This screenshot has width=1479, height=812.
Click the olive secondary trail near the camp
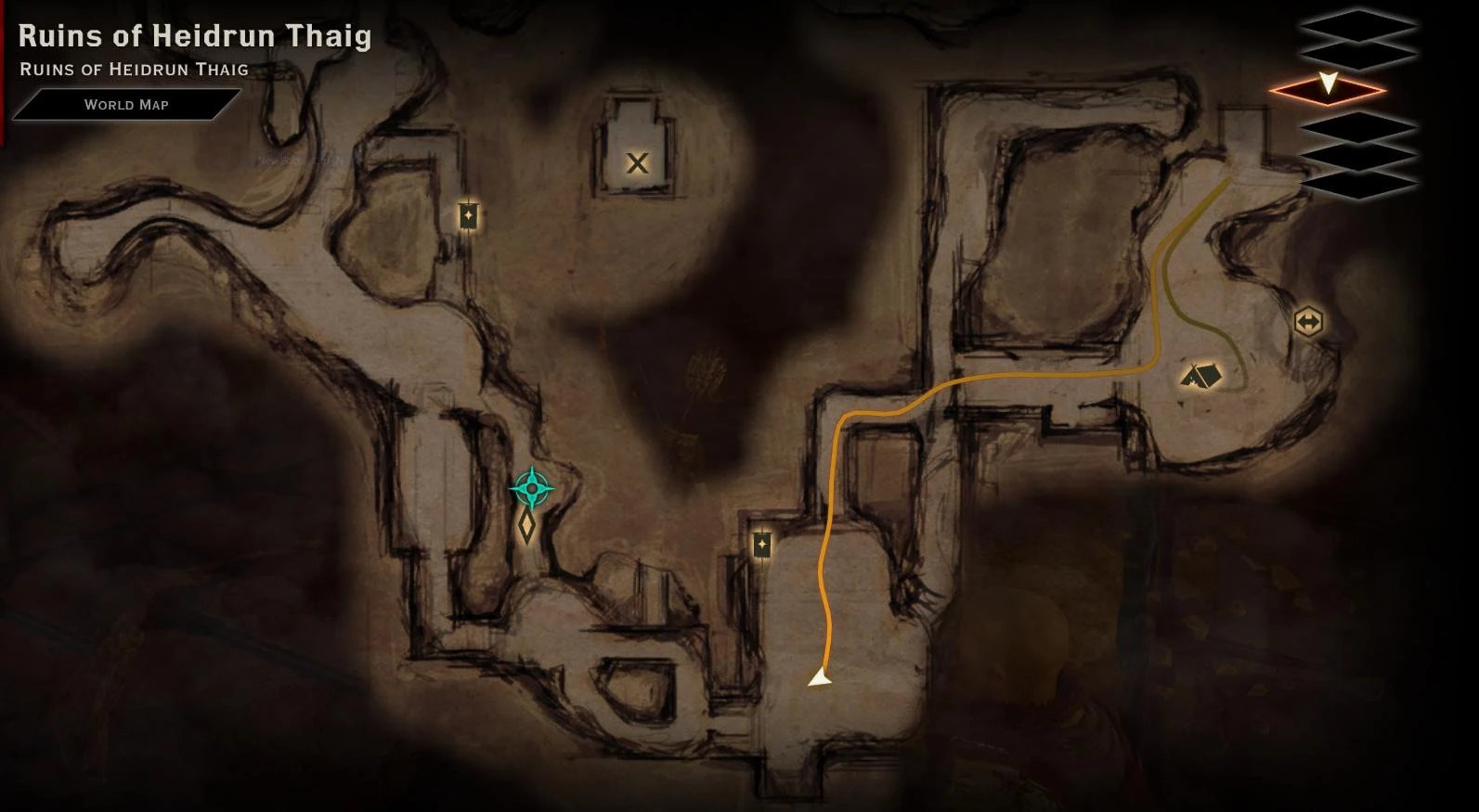point(1172,278)
